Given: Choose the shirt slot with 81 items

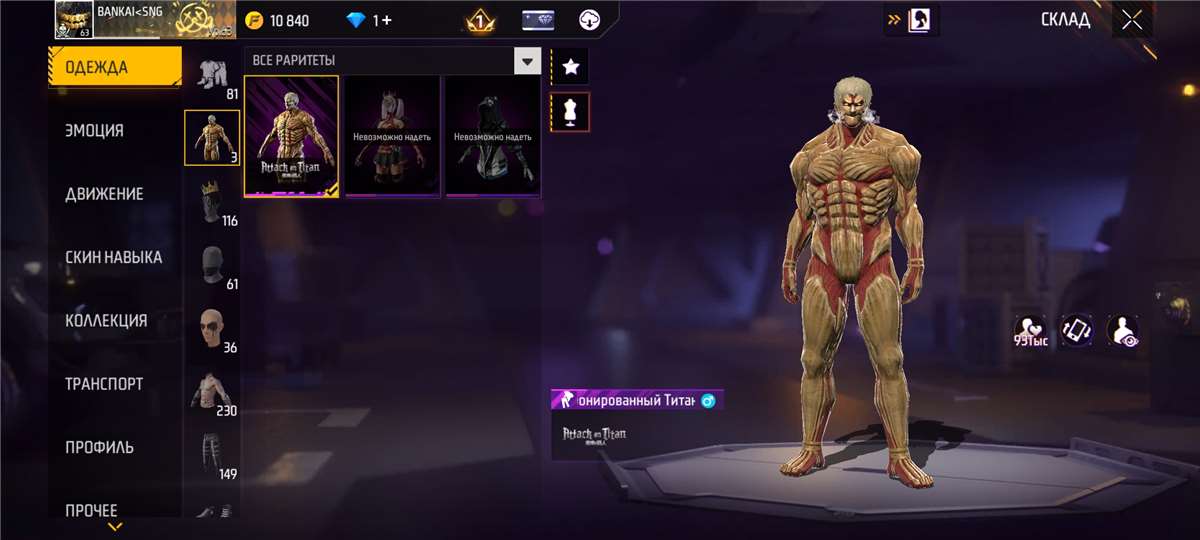Looking at the screenshot, I should (212, 75).
